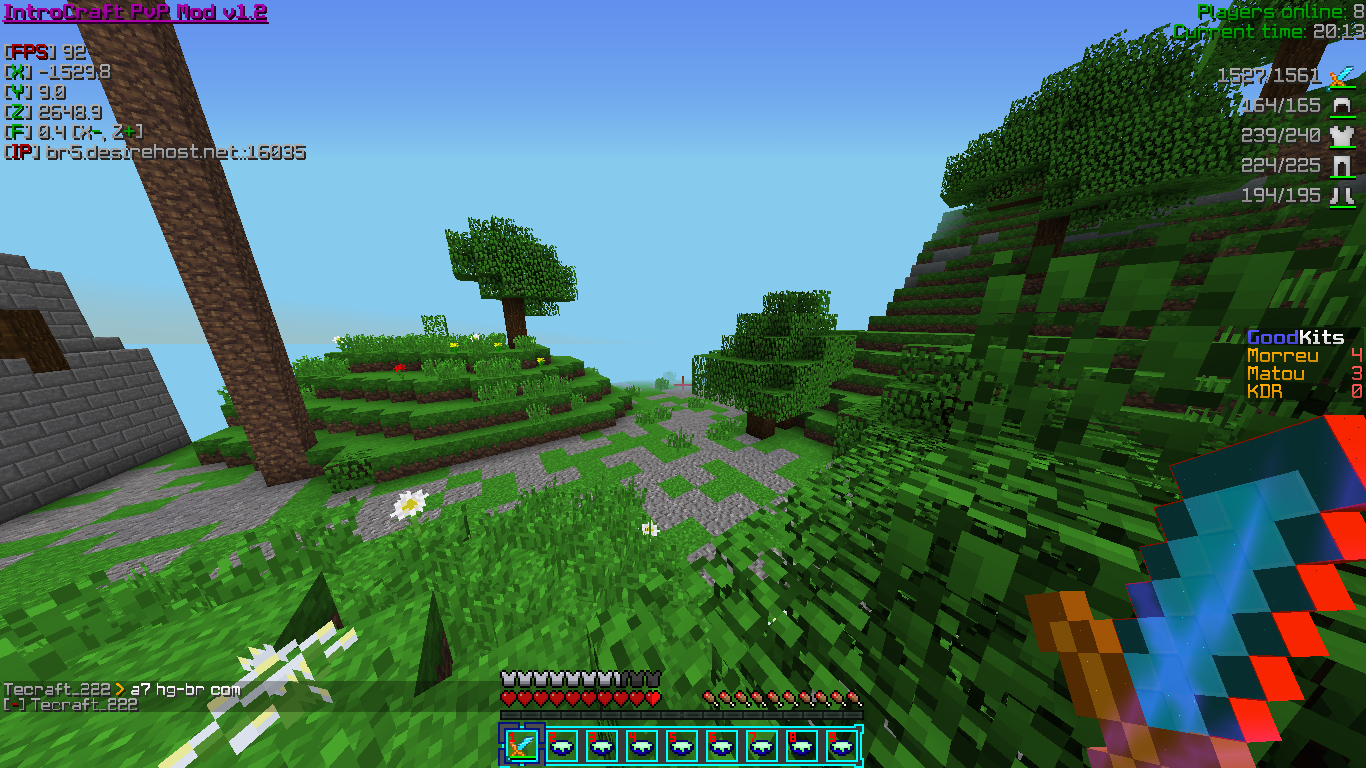This screenshot has height=768, width=1366.
Task: Select the soup bowl in hotbar slot 8
Action: 801,745
